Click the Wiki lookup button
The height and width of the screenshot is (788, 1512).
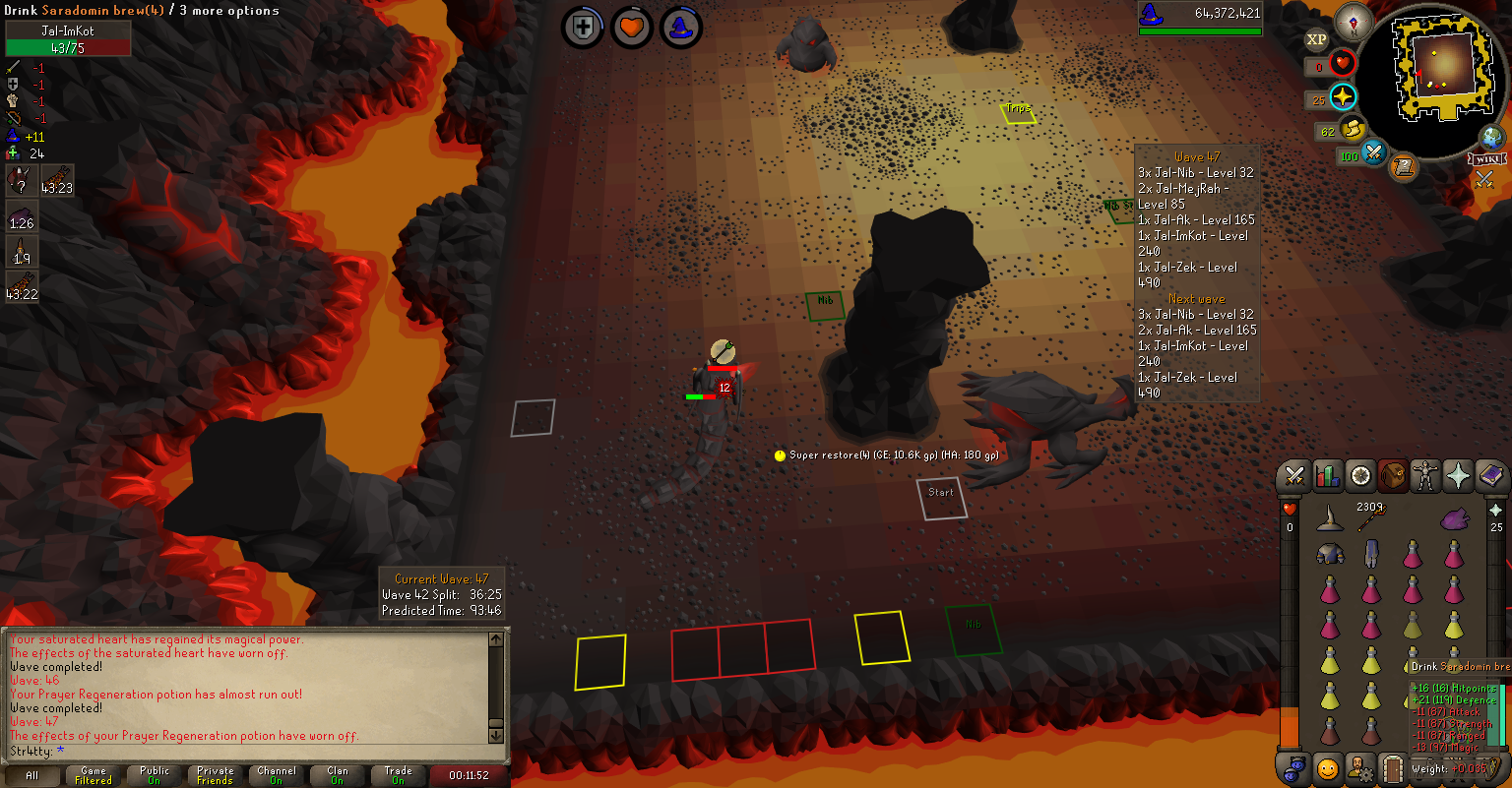1486,158
